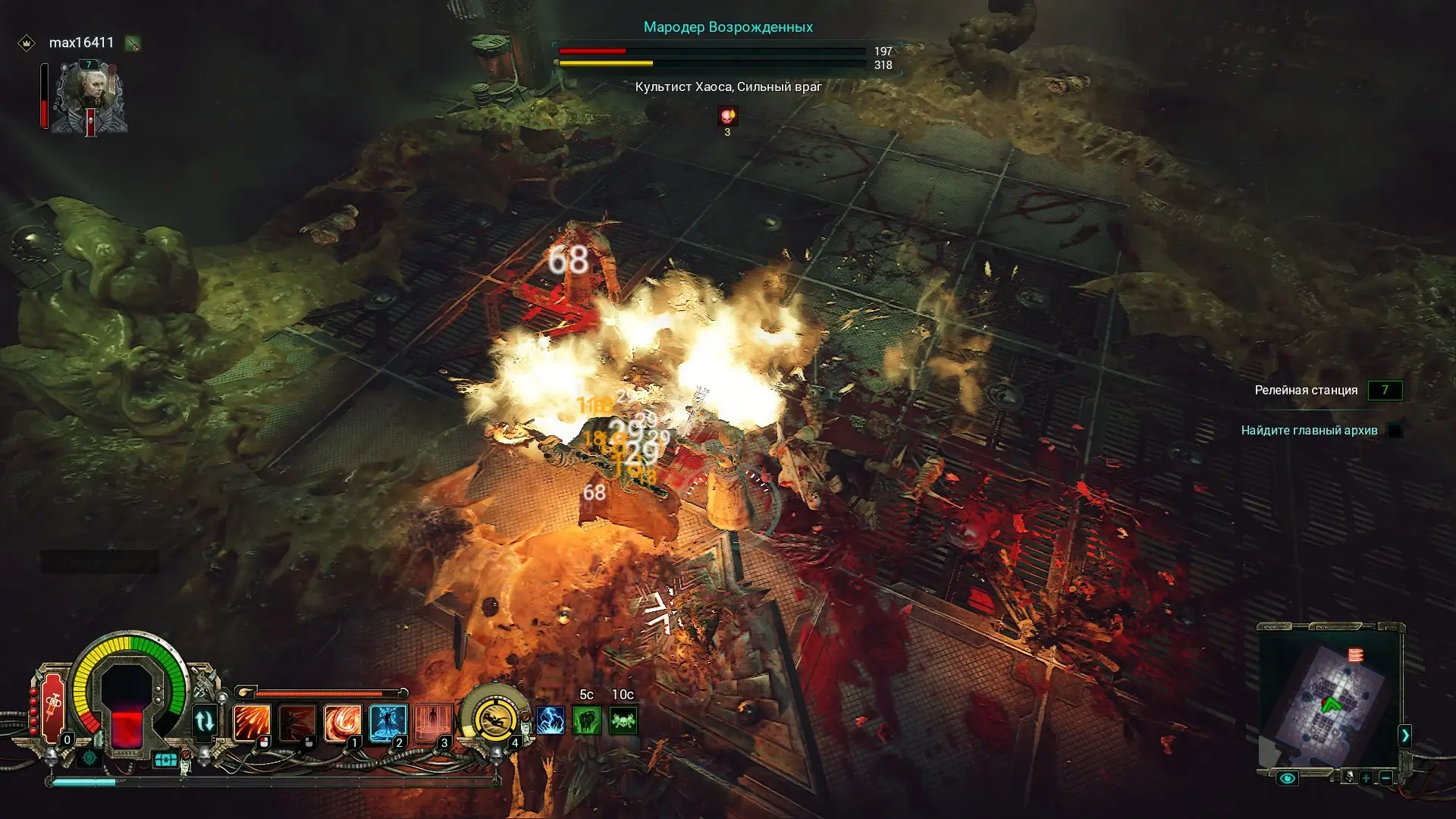Select the green skull and crossbones icon
The width and height of the screenshot is (1456, 819).
[623, 720]
